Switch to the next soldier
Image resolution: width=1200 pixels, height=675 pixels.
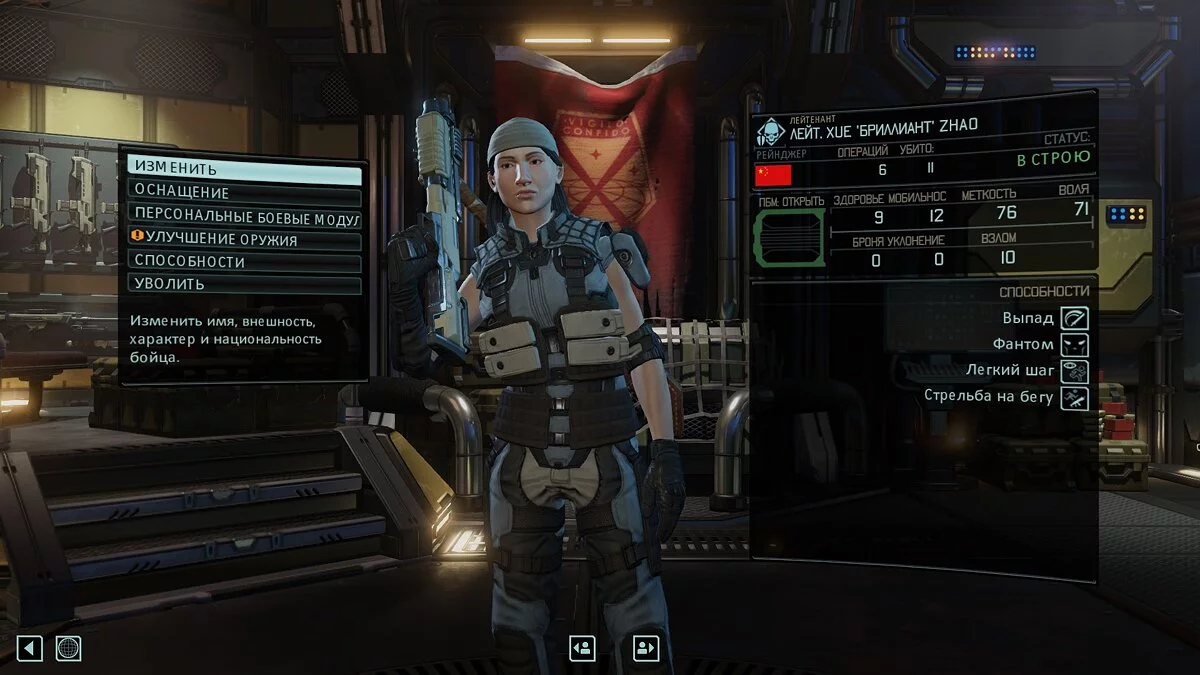(646, 648)
